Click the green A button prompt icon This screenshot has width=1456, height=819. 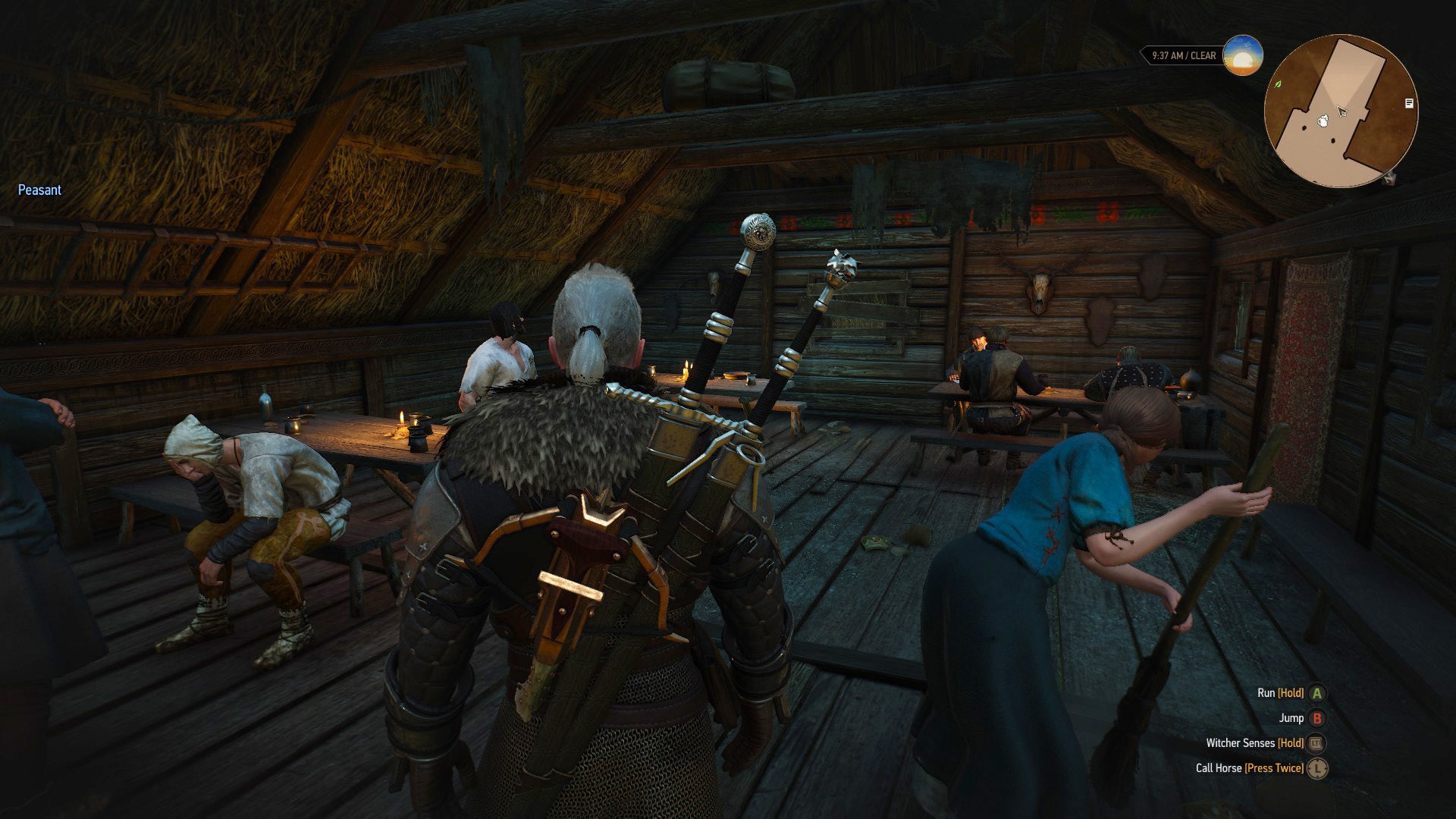1316,692
